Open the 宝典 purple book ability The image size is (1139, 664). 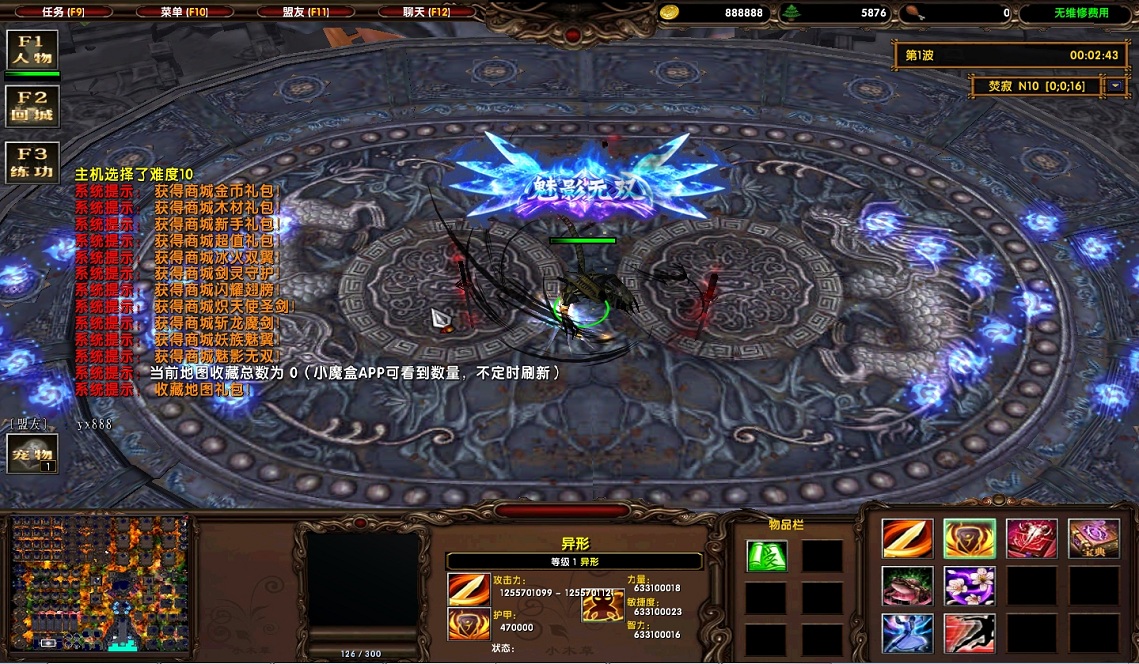pyautogui.click(x=1093, y=539)
